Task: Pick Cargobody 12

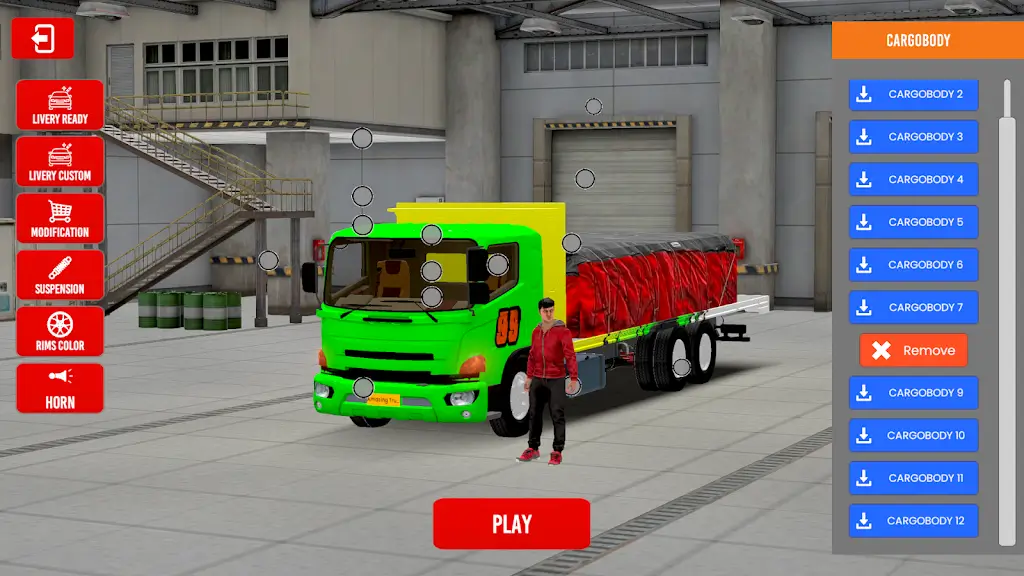Action: 913,521
